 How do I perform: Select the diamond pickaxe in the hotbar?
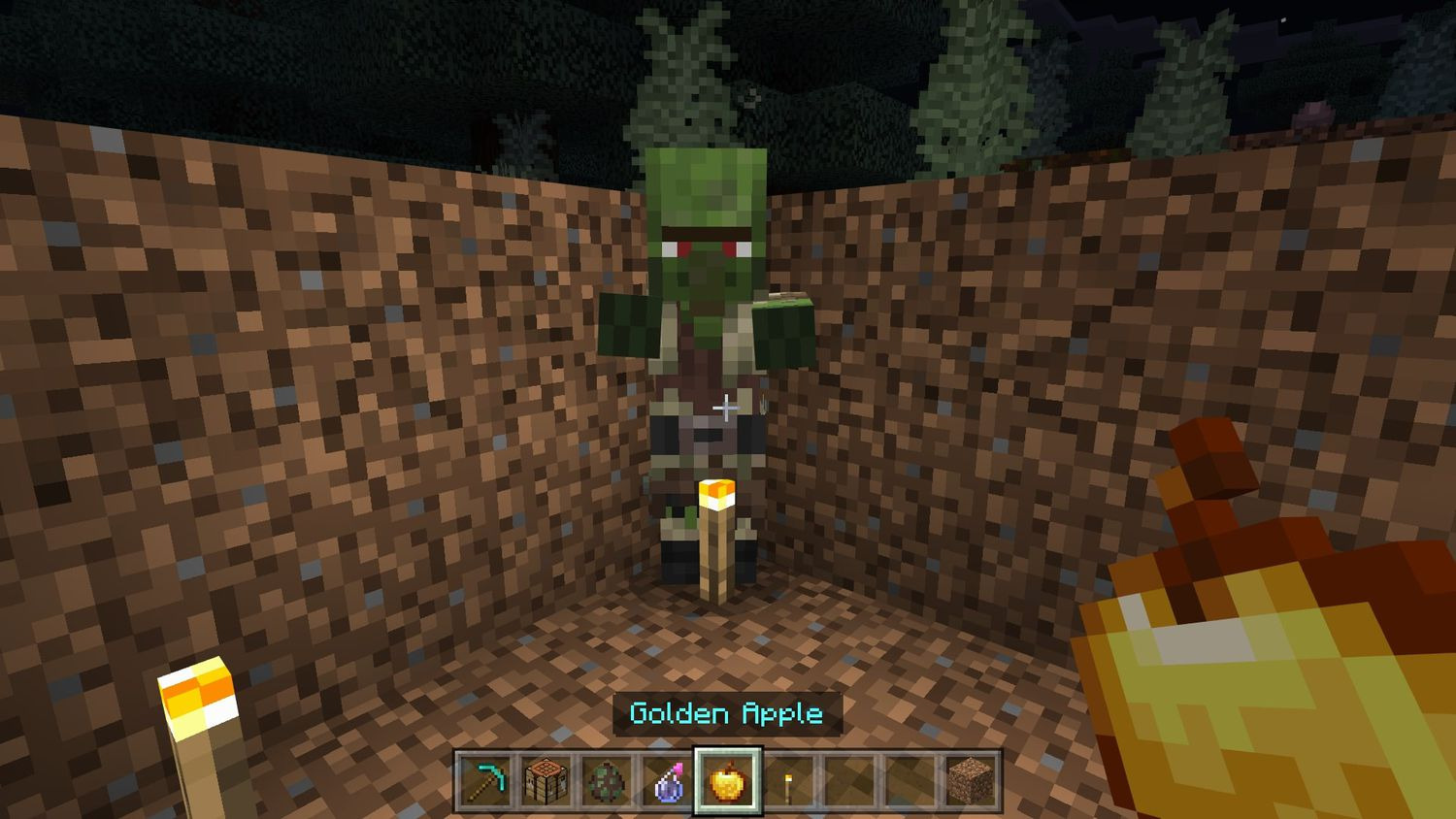[x=485, y=784]
